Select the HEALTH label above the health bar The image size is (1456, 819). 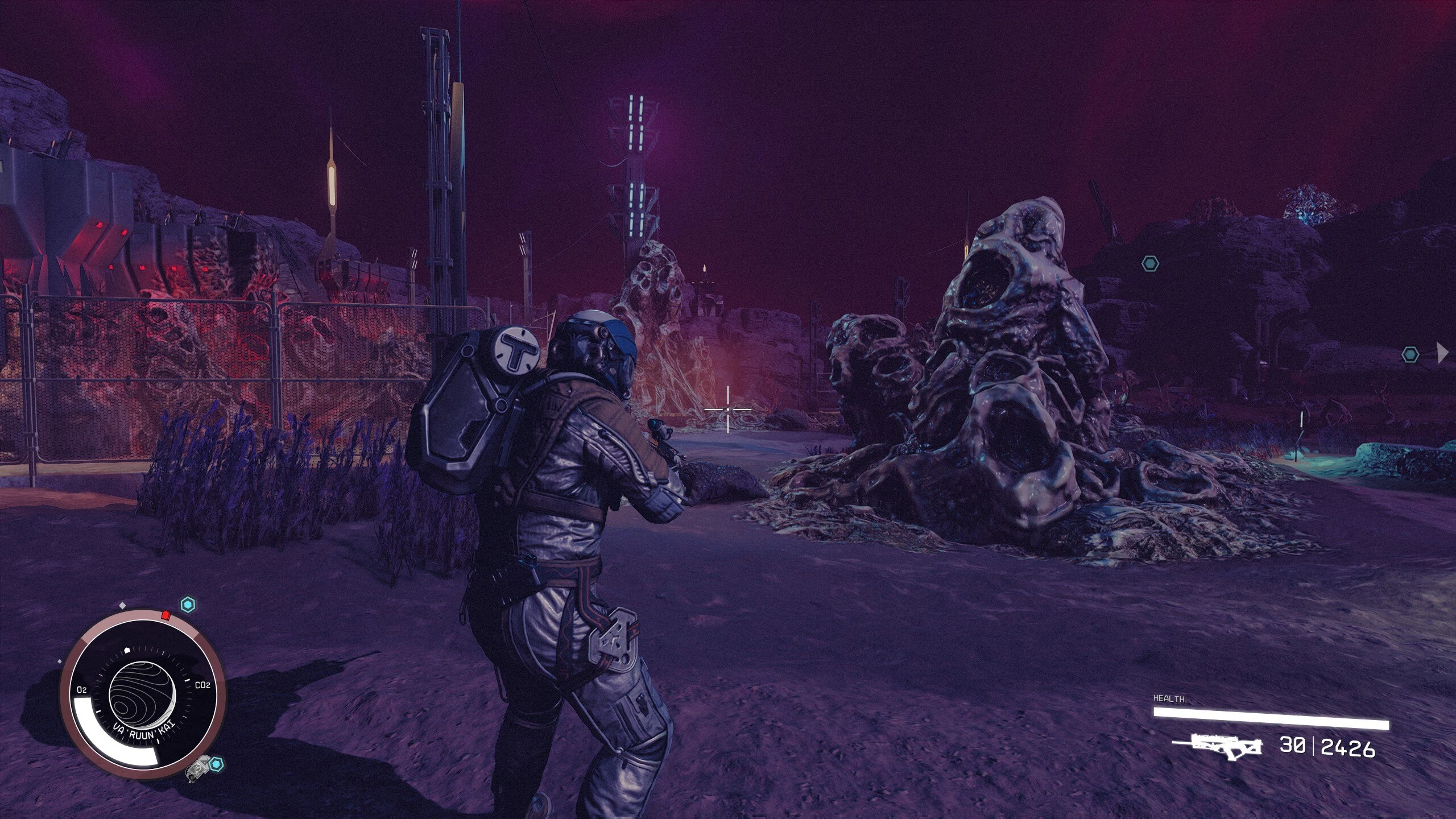coord(1169,698)
